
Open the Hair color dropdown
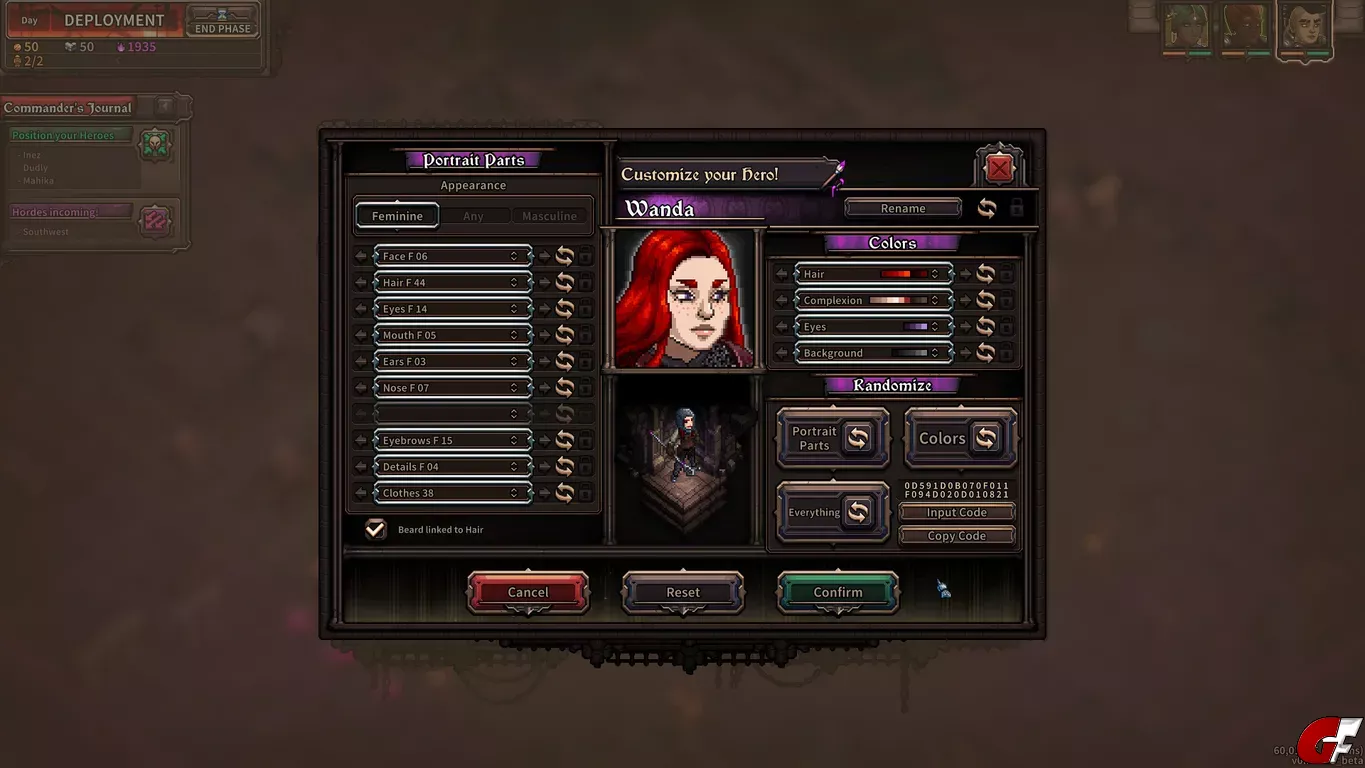pyautogui.click(x=871, y=274)
